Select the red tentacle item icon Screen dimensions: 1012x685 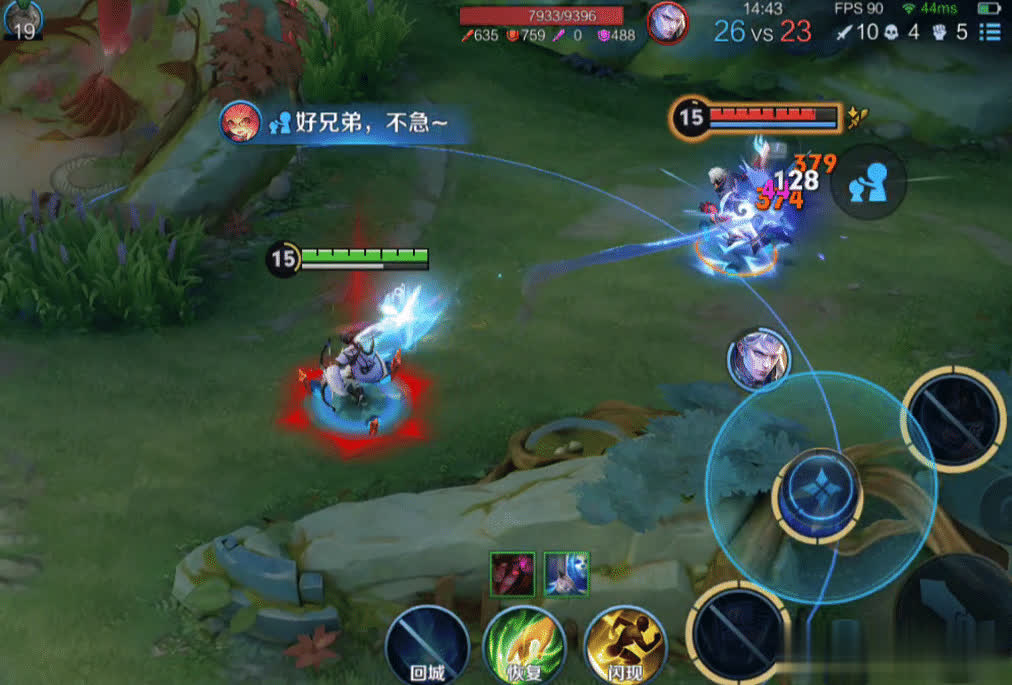[x=512, y=573]
